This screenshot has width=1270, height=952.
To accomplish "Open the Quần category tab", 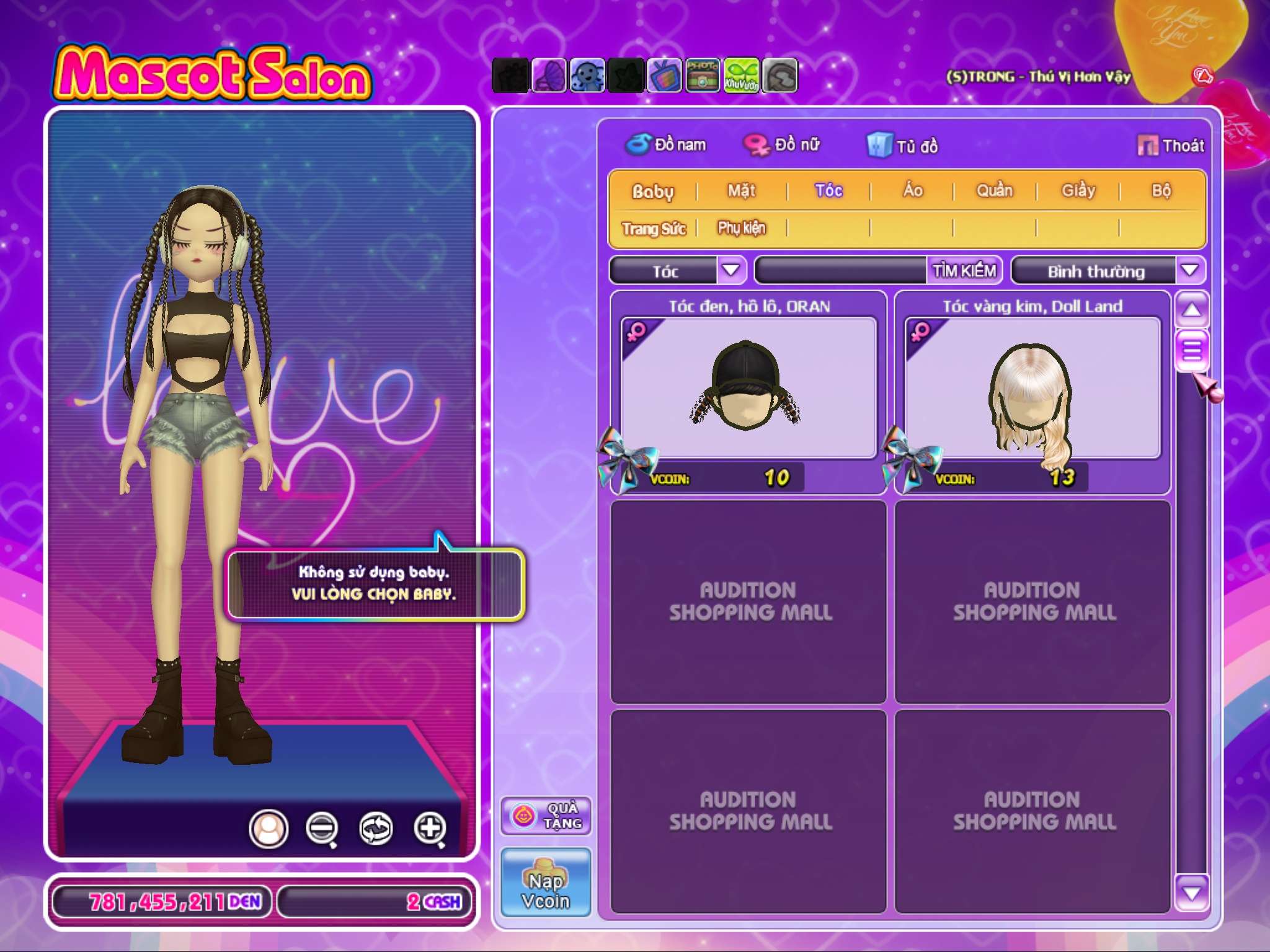I will [994, 191].
